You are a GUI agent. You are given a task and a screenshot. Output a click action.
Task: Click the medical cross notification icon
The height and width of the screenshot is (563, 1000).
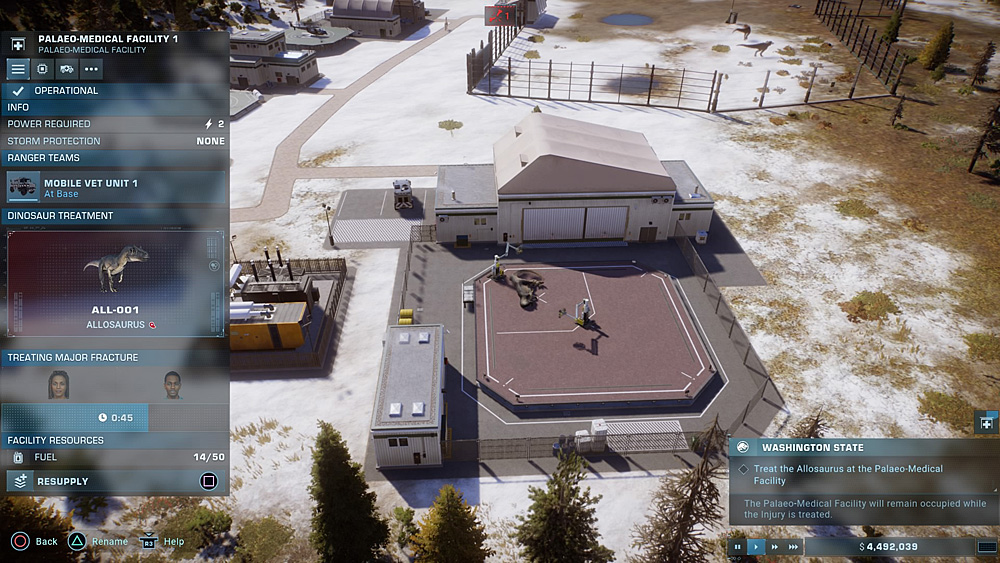[x=985, y=423]
